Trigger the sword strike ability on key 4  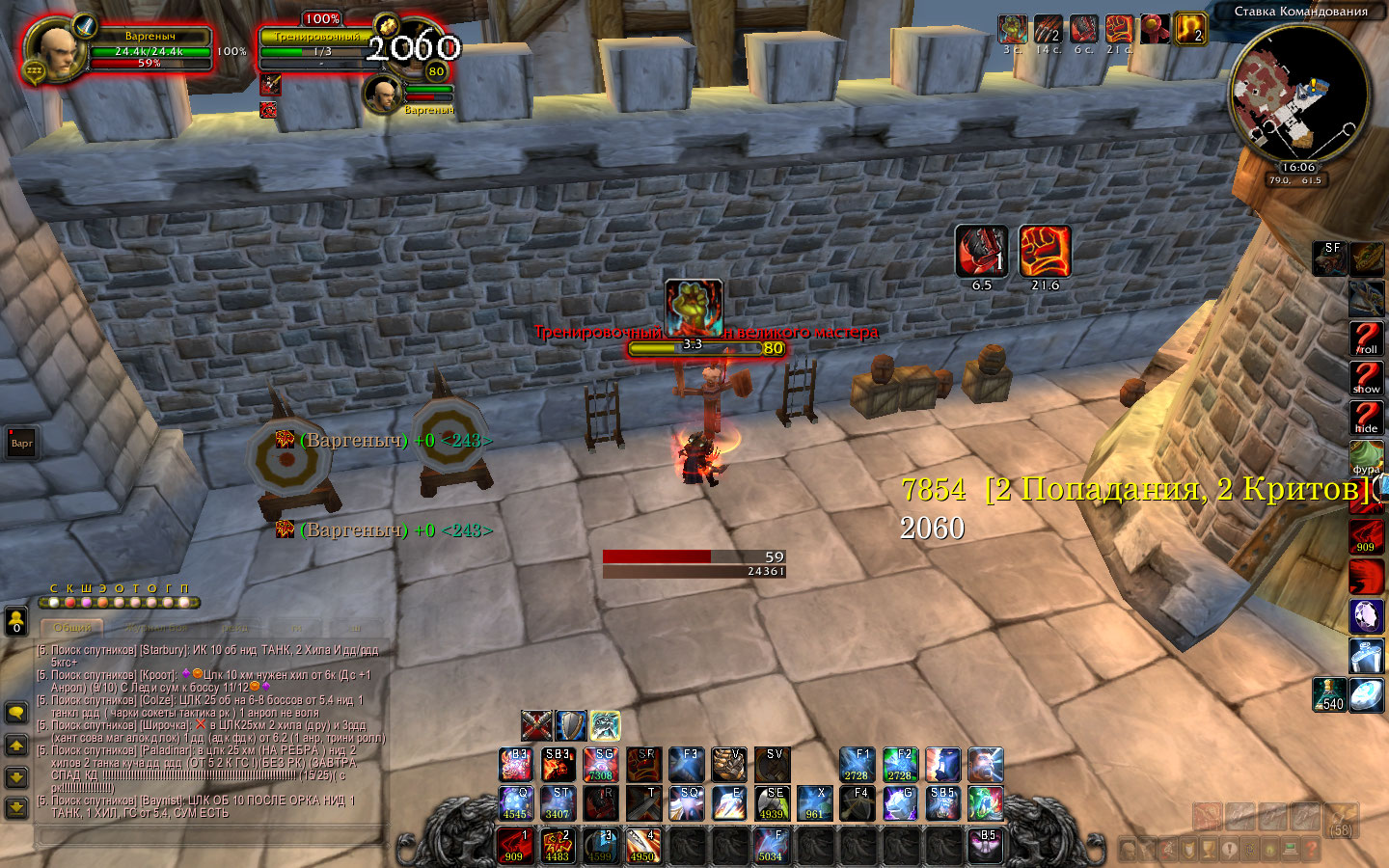(x=642, y=846)
